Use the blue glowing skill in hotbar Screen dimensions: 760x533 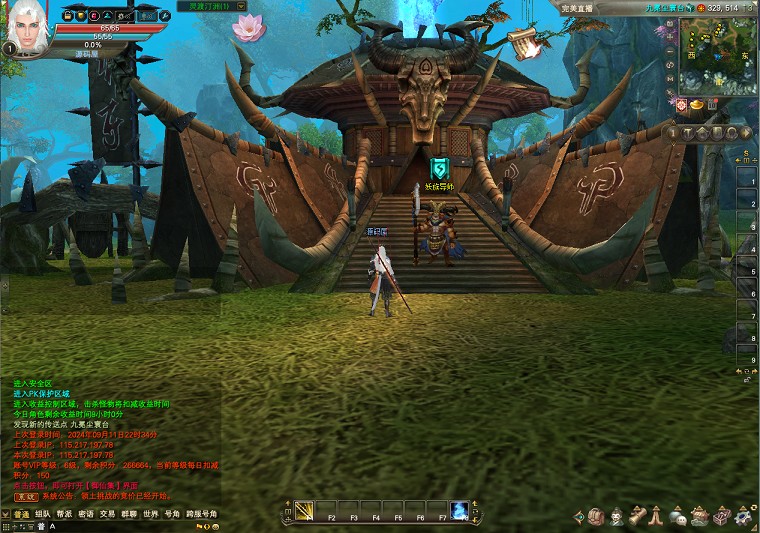click(459, 510)
